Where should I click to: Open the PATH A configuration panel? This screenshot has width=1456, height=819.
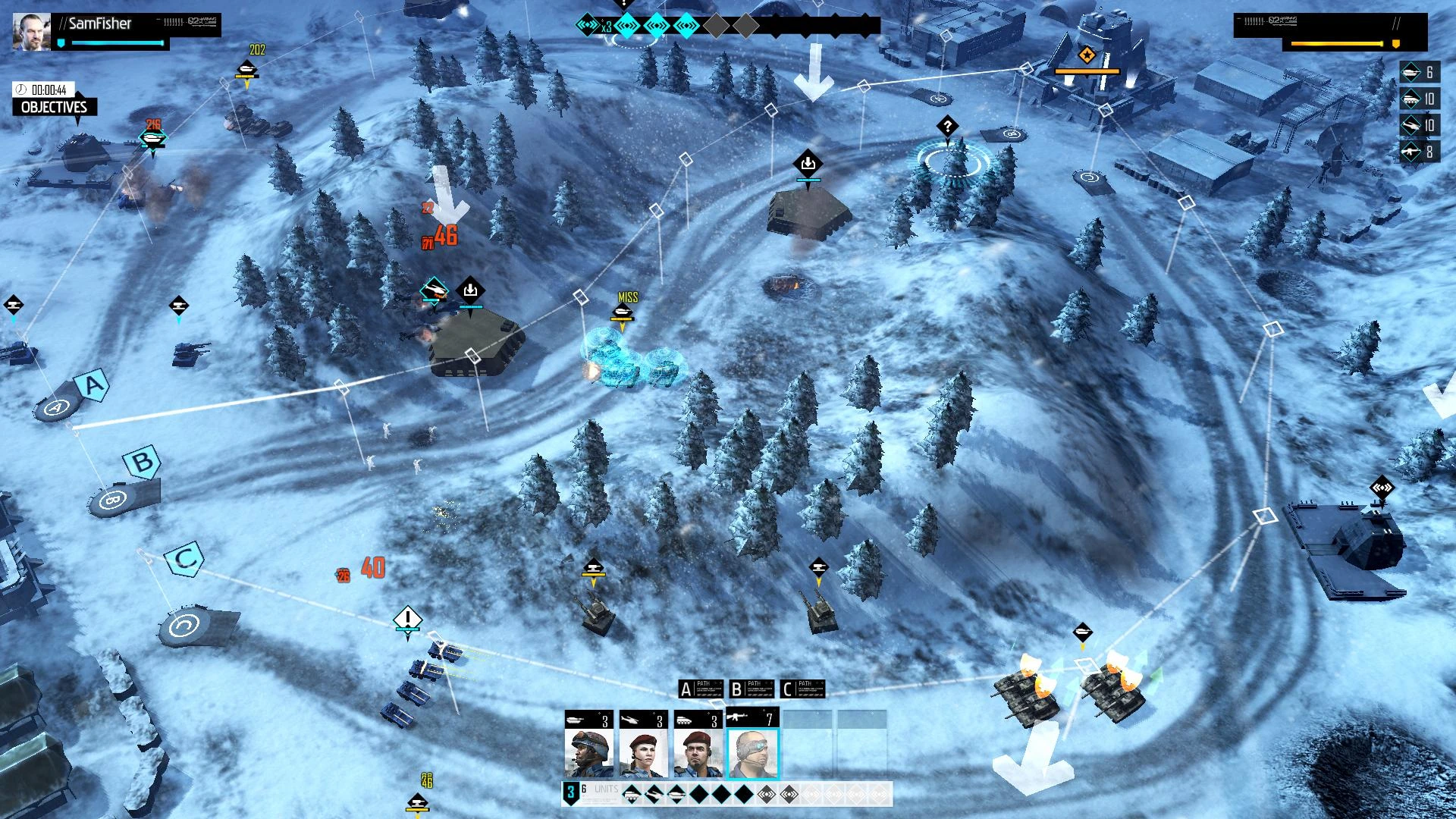701,689
